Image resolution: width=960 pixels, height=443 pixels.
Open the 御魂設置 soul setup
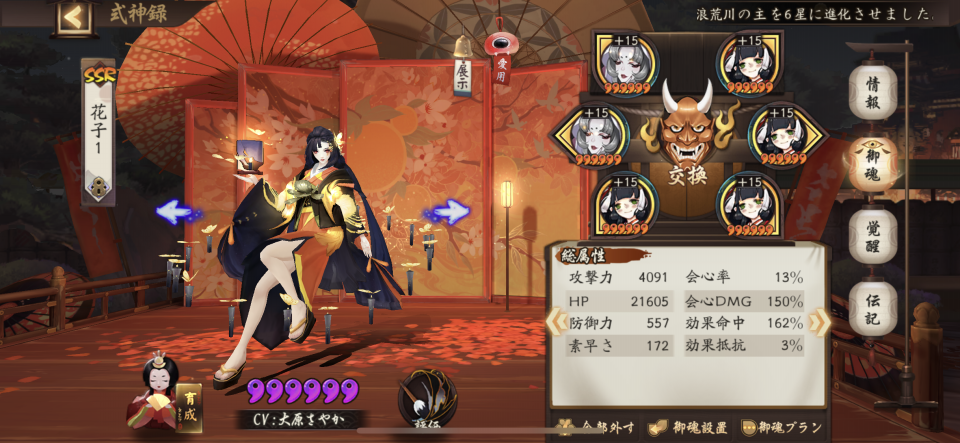pos(690,428)
